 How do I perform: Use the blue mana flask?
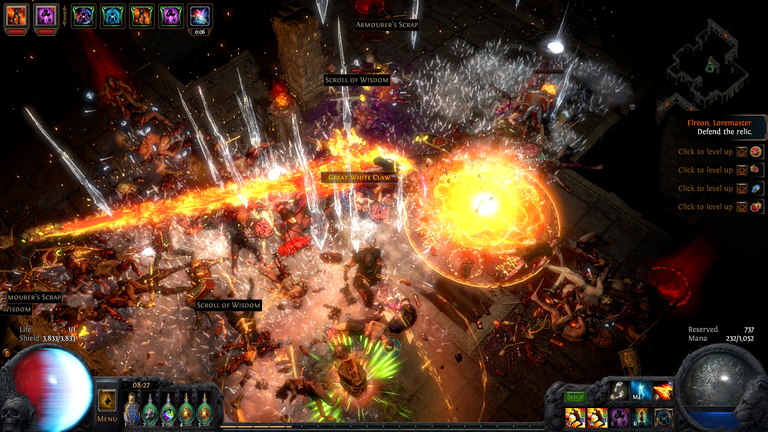coord(131,411)
